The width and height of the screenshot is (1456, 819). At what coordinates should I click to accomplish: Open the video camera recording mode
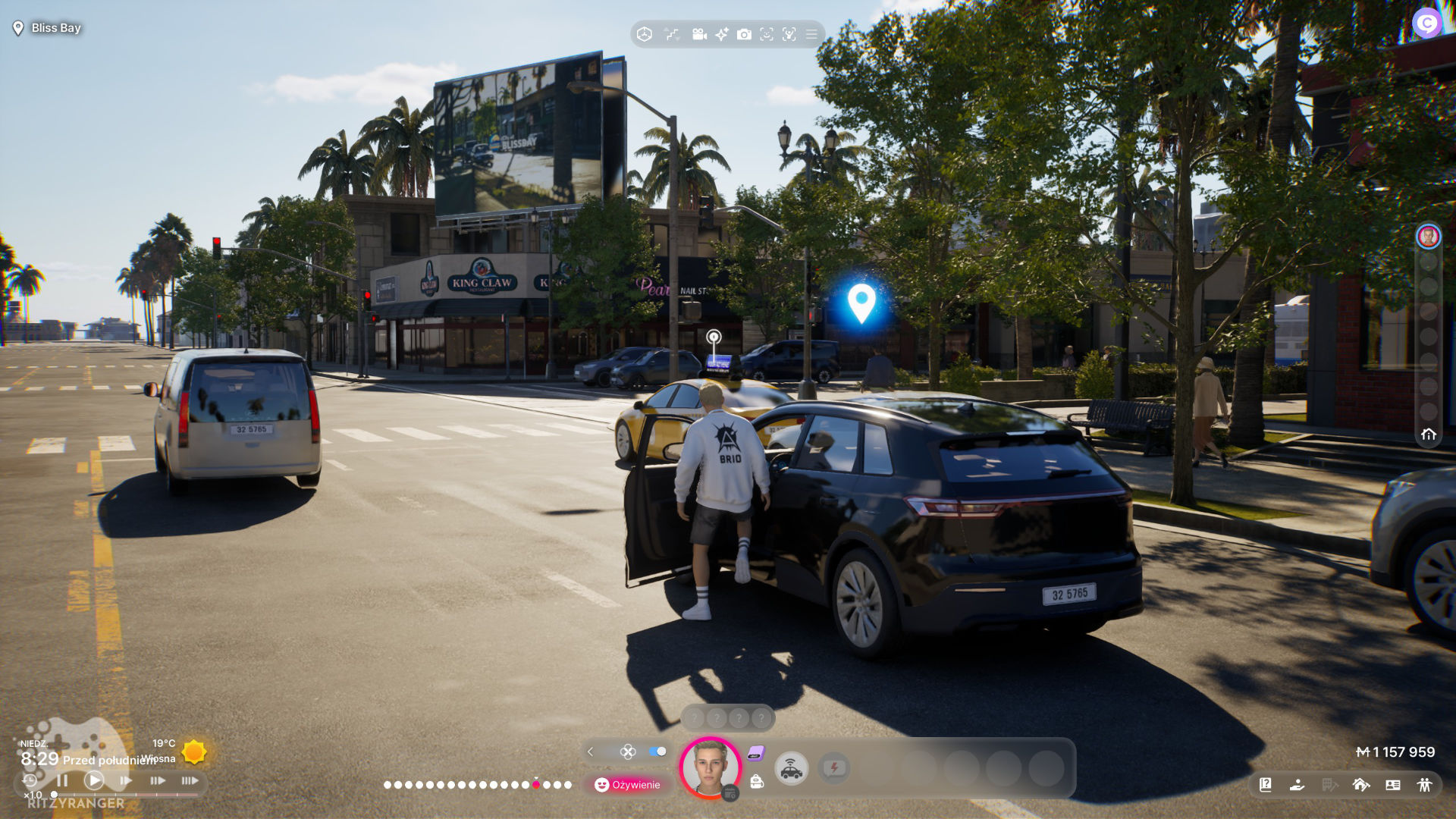point(699,35)
